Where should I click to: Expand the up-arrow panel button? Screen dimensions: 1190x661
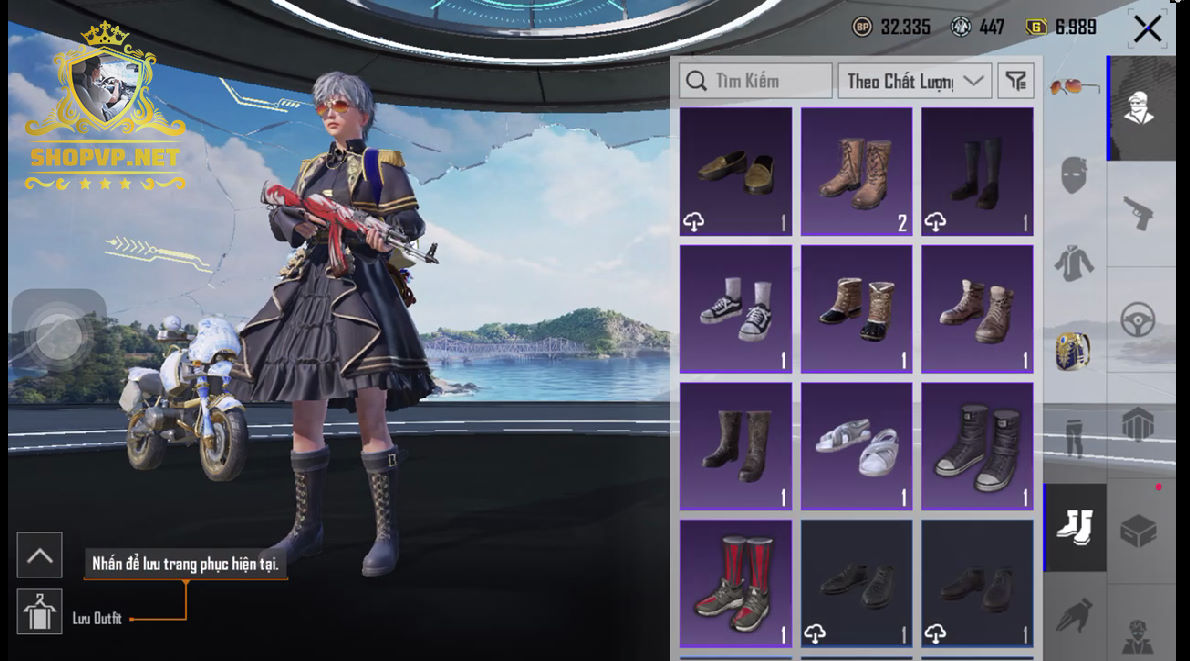click(40, 555)
